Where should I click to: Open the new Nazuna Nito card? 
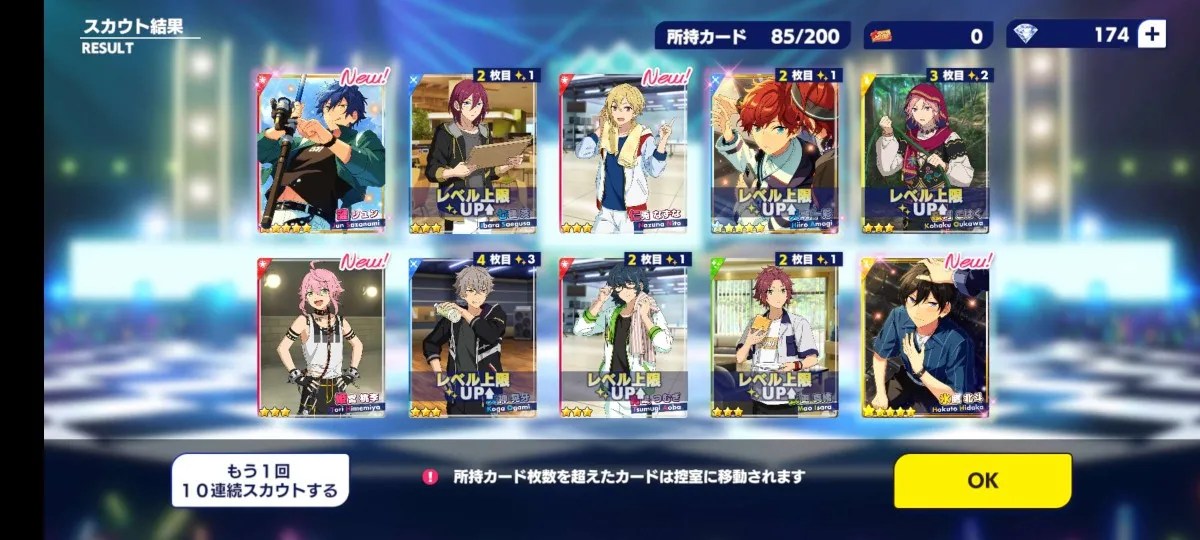[x=624, y=152]
